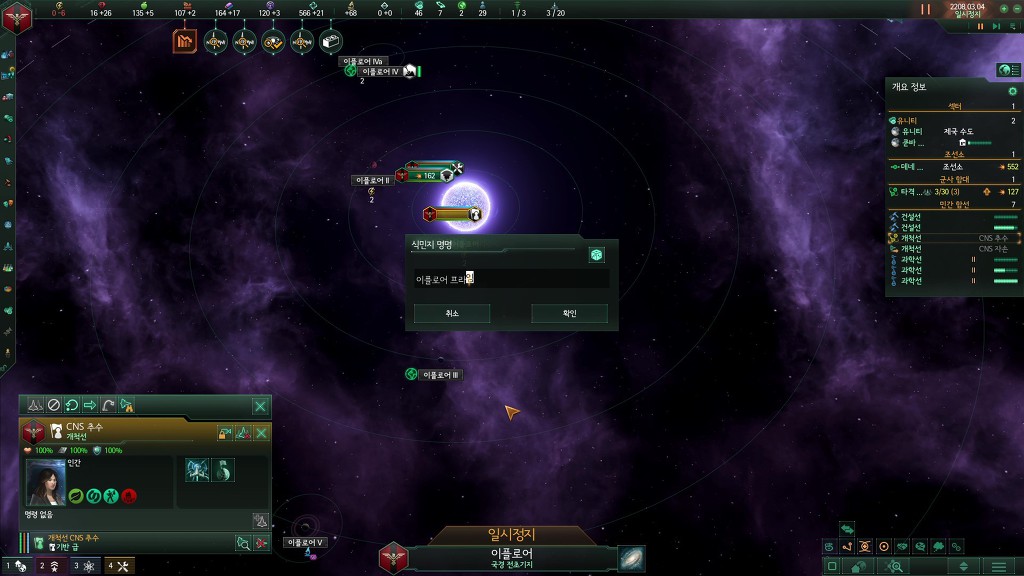
Task: Open the colony ship leader portrait
Action: pyautogui.click(x=46, y=482)
